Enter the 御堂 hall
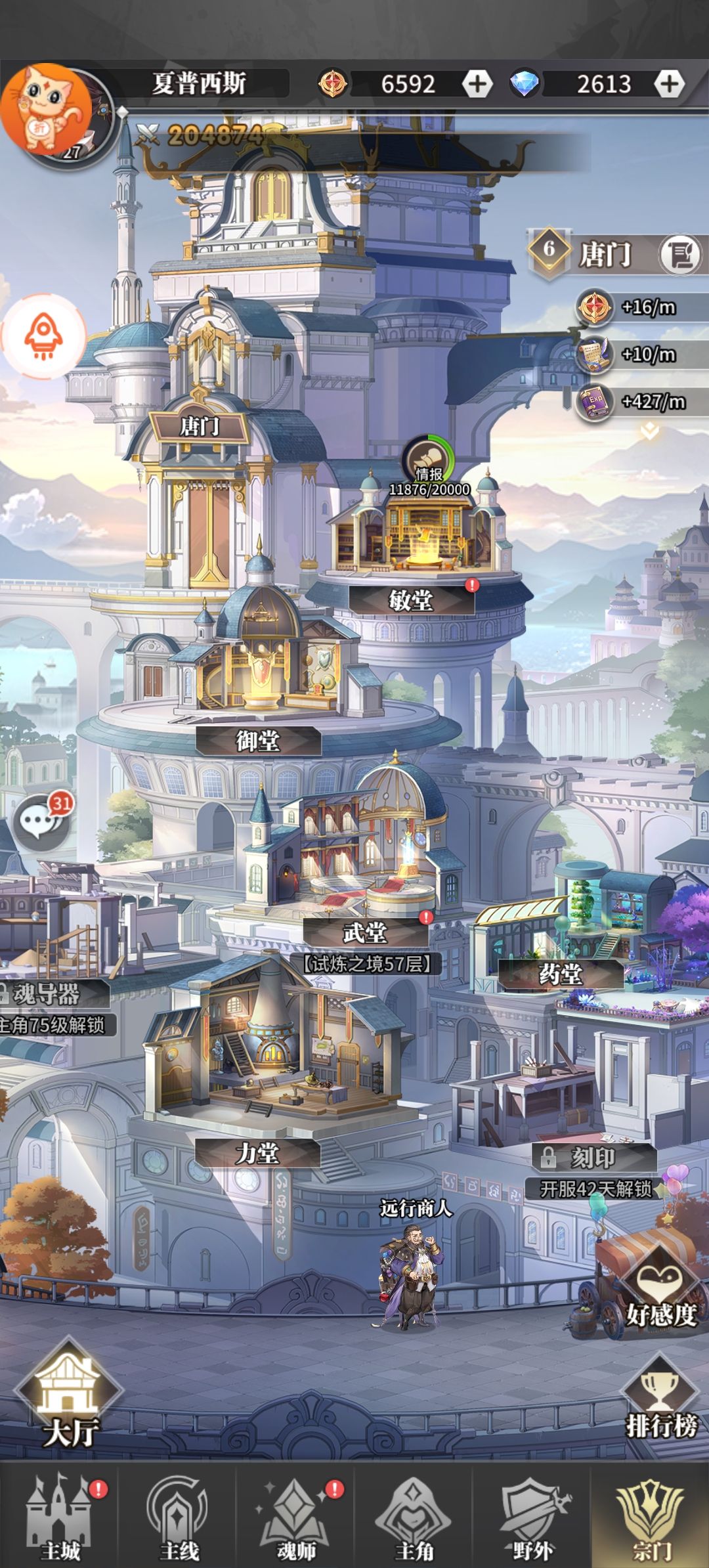 click(258, 741)
